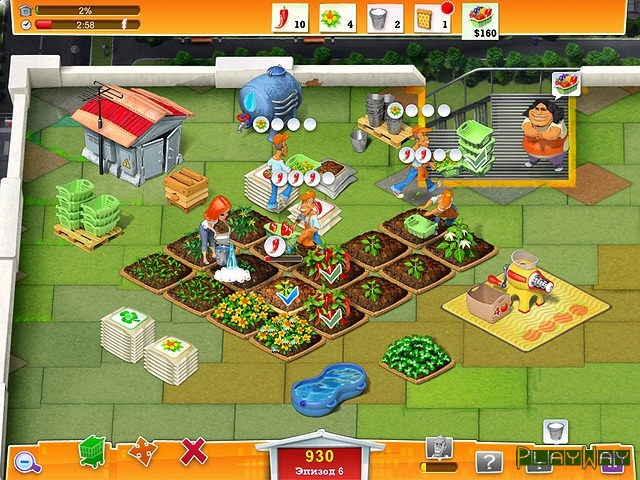Select the chili pepper order card
Image resolution: width=640 pixels, height=480 pixels.
coord(289,18)
